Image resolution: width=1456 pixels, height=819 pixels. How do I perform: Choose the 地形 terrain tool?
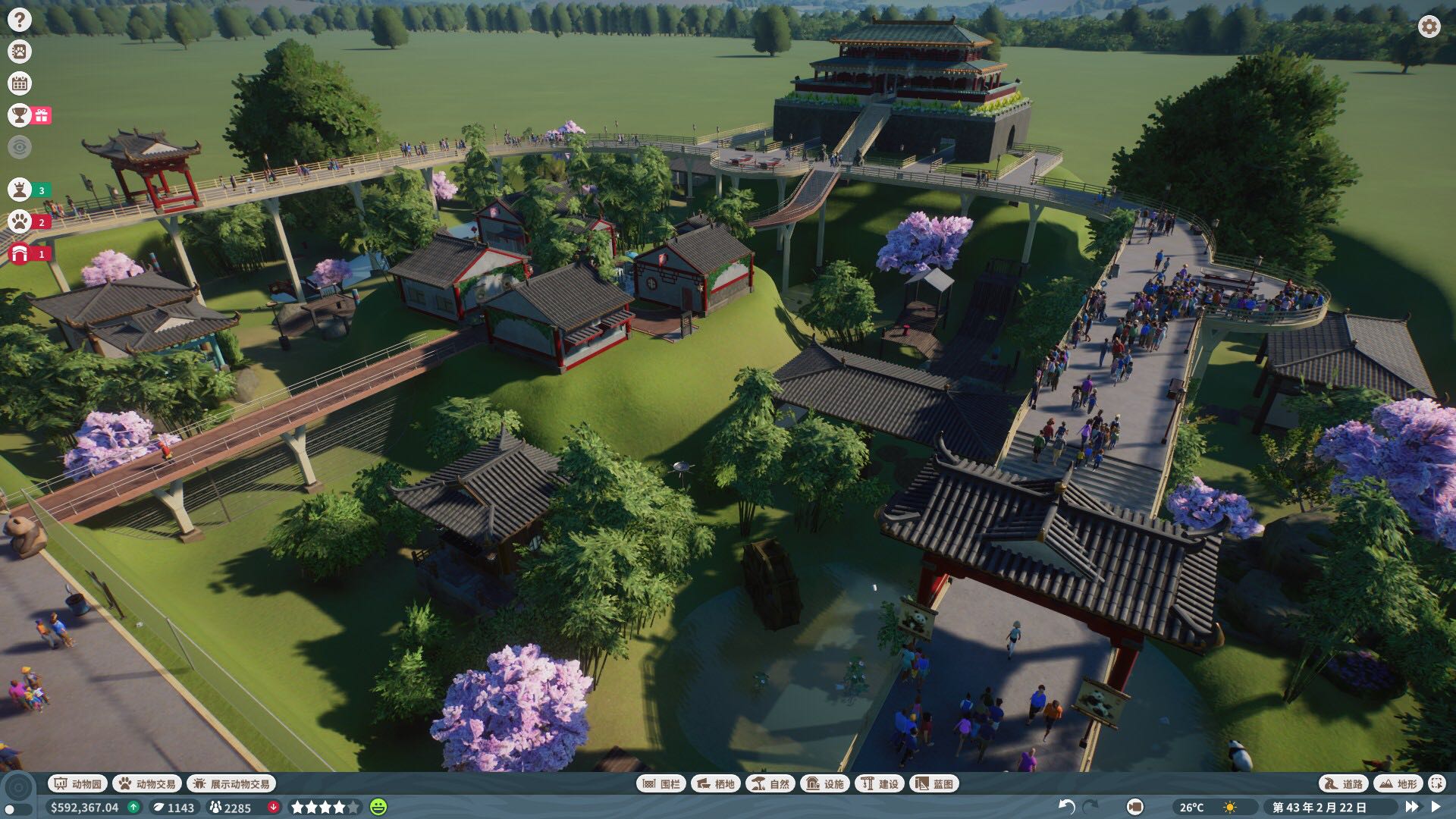point(1398,783)
